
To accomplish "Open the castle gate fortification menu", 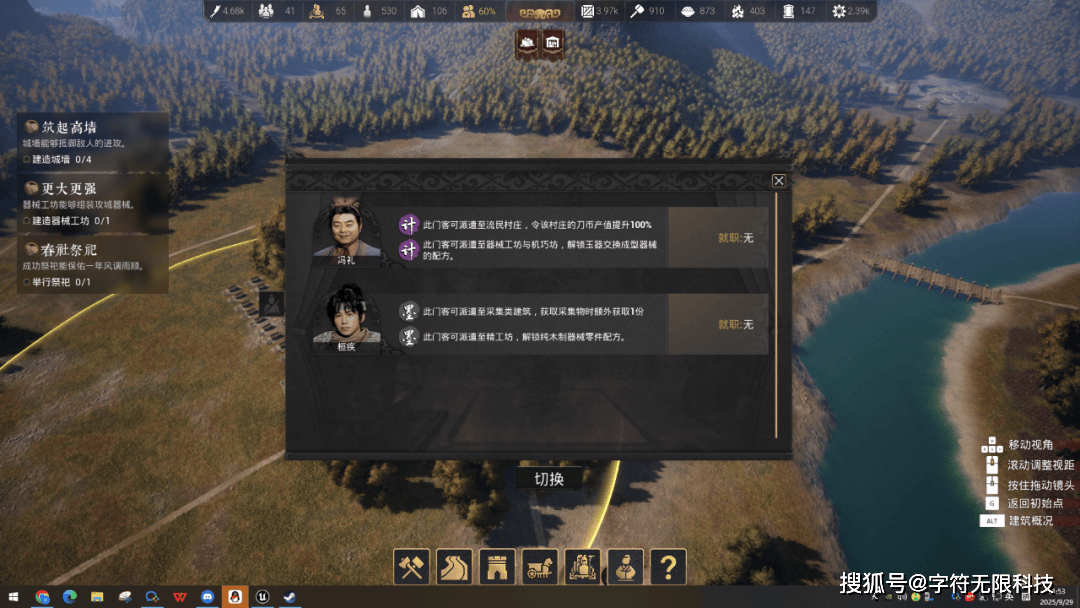I will 497,566.
